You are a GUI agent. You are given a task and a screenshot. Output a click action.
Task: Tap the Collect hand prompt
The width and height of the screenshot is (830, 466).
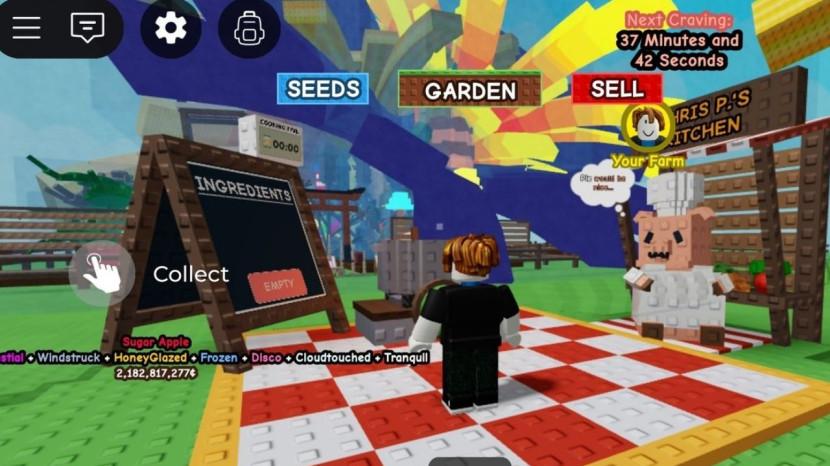[102, 274]
